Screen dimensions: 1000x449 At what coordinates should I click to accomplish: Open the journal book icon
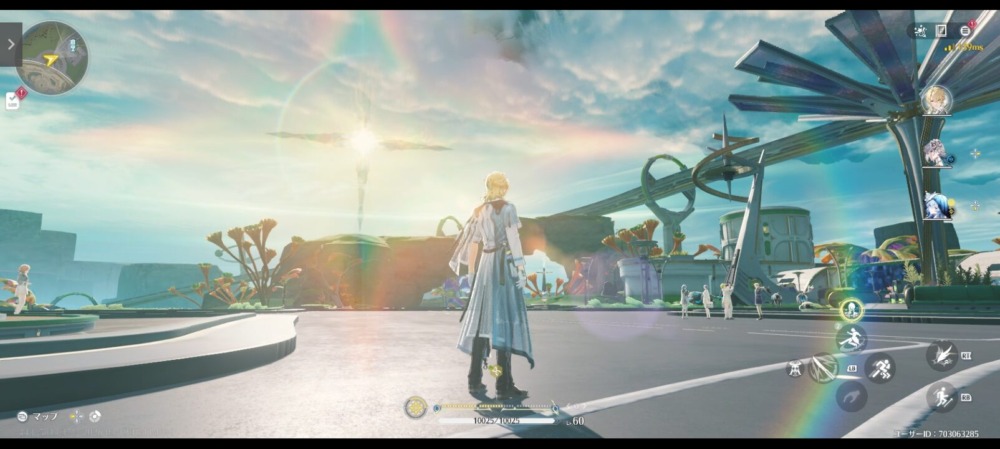[941, 31]
